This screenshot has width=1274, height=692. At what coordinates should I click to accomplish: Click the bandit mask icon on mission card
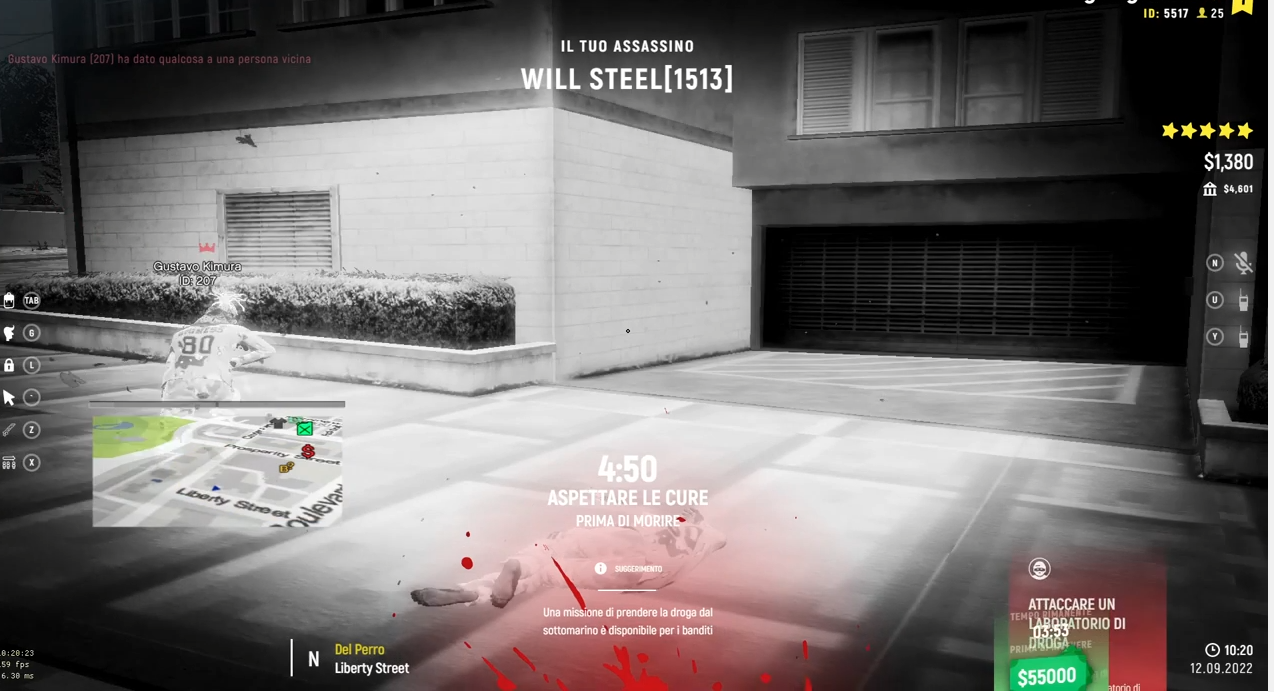point(1040,570)
